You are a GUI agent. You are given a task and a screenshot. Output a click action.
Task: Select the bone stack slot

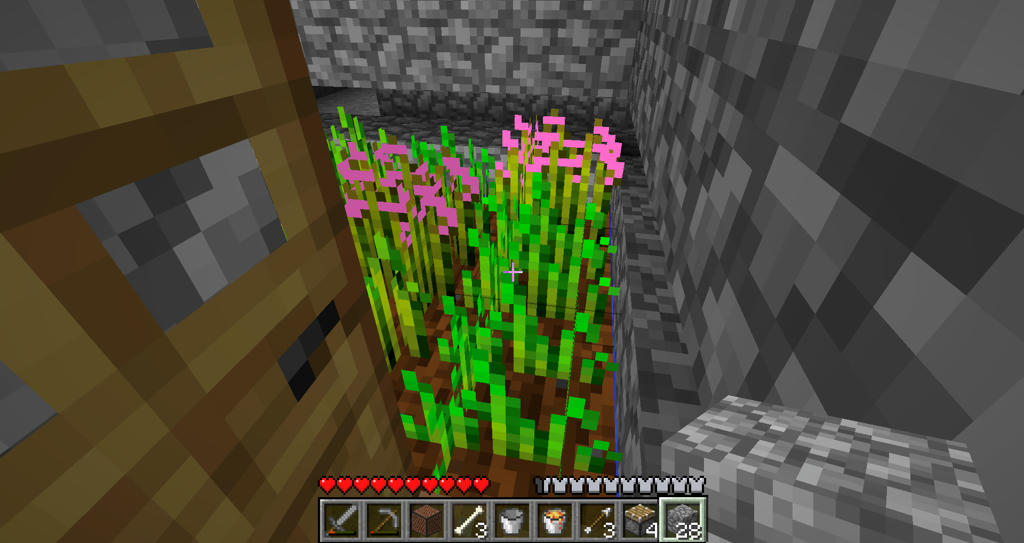[x=470, y=519]
